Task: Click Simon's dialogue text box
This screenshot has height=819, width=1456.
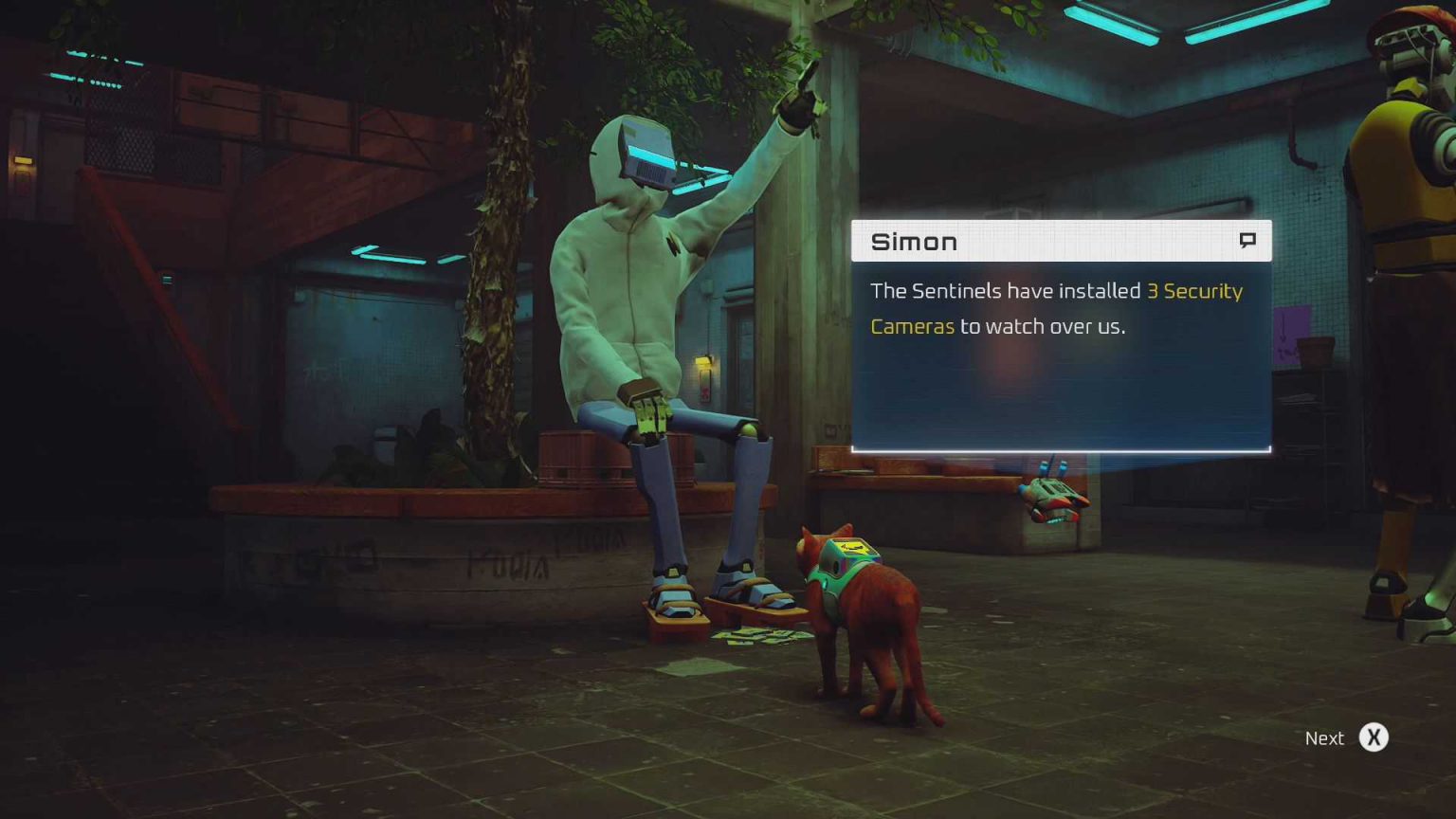Action: point(1060,353)
